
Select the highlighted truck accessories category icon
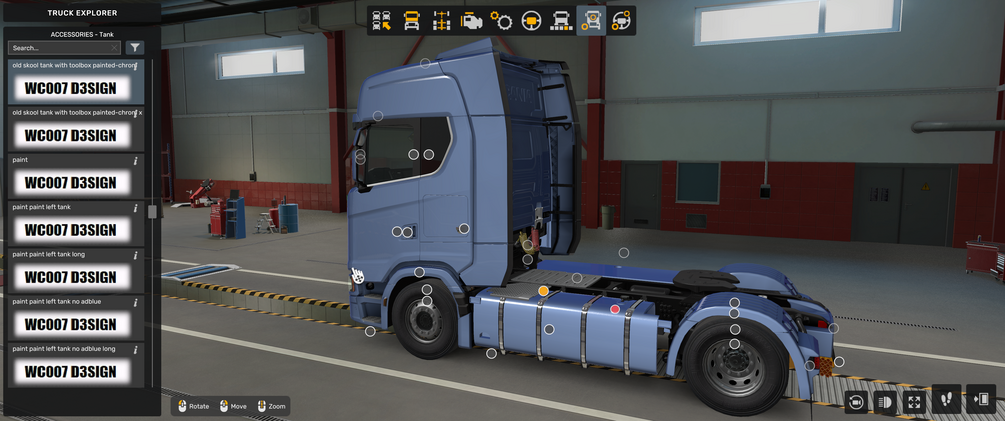pos(591,21)
